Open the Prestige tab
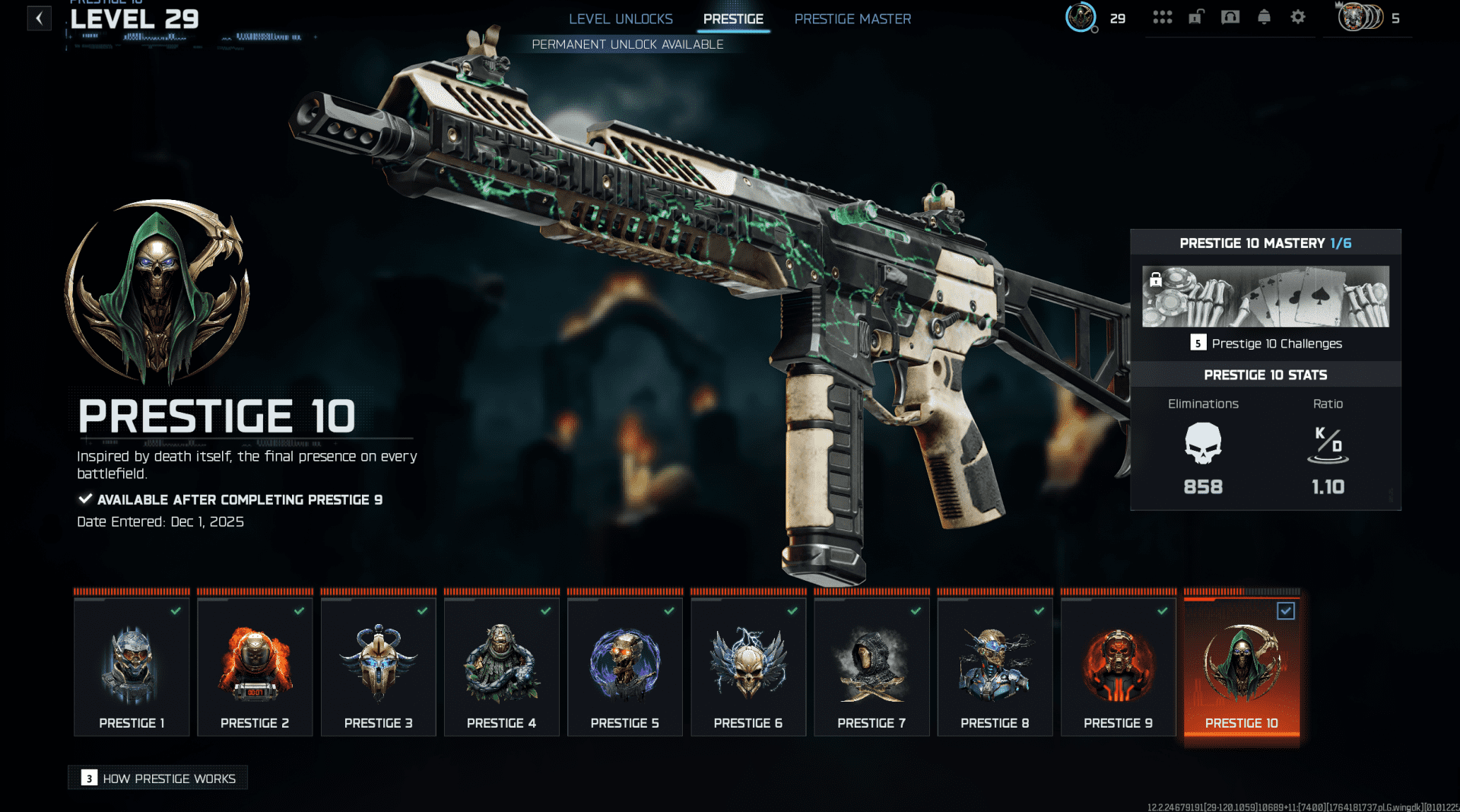1460x812 pixels. pyautogui.click(x=733, y=19)
